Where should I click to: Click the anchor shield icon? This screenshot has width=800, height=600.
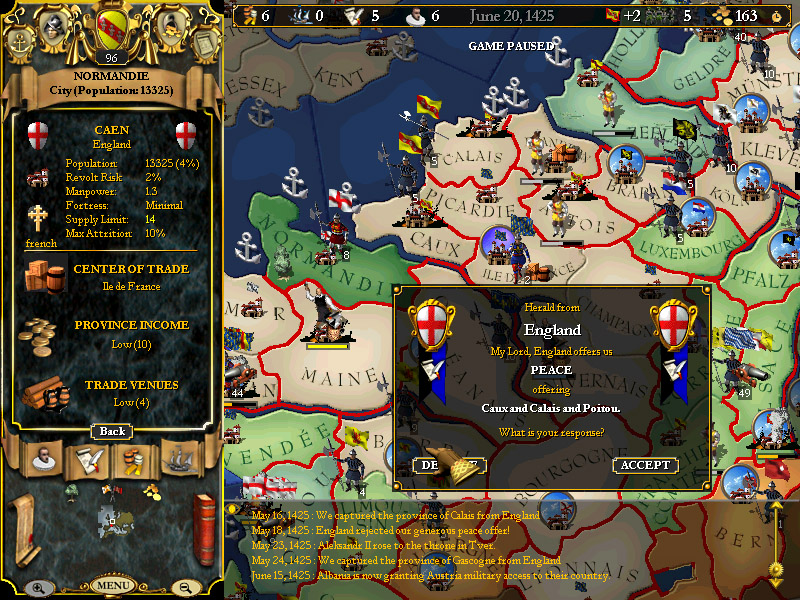18,43
